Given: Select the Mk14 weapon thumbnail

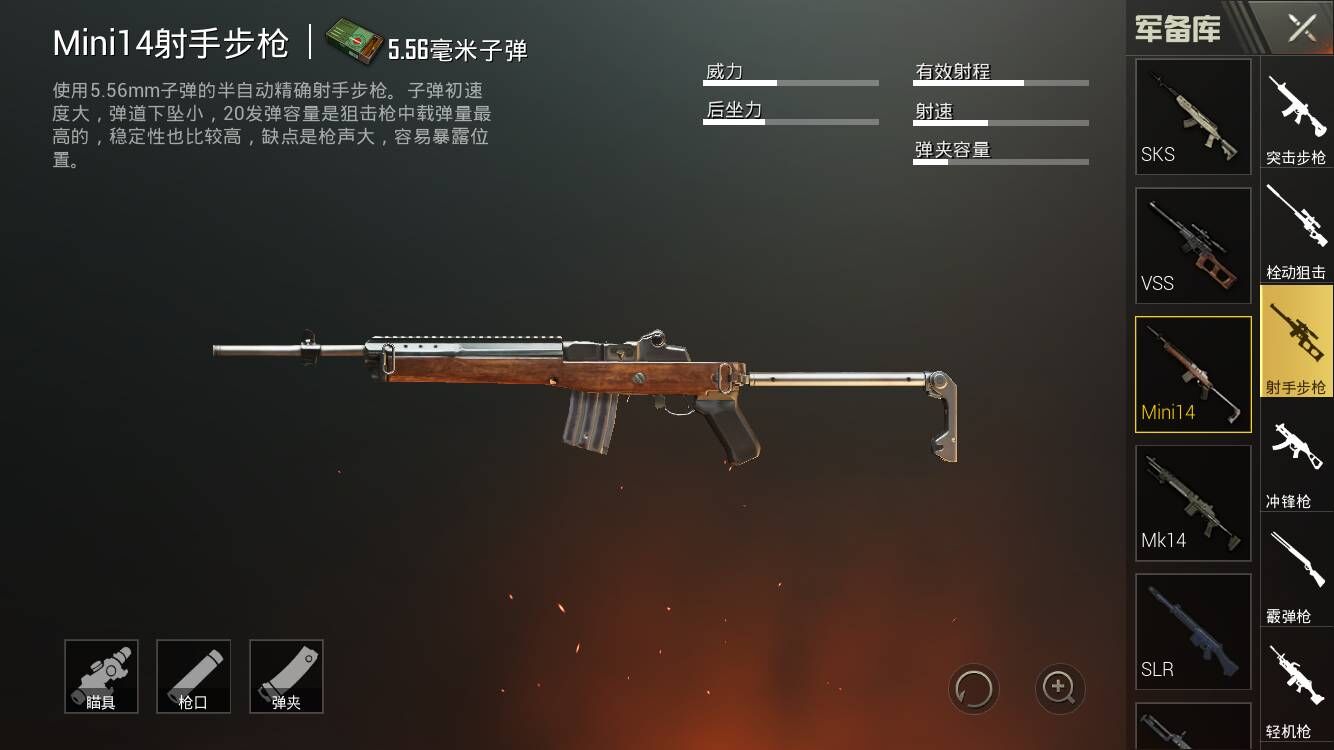Looking at the screenshot, I should pos(1192,501).
